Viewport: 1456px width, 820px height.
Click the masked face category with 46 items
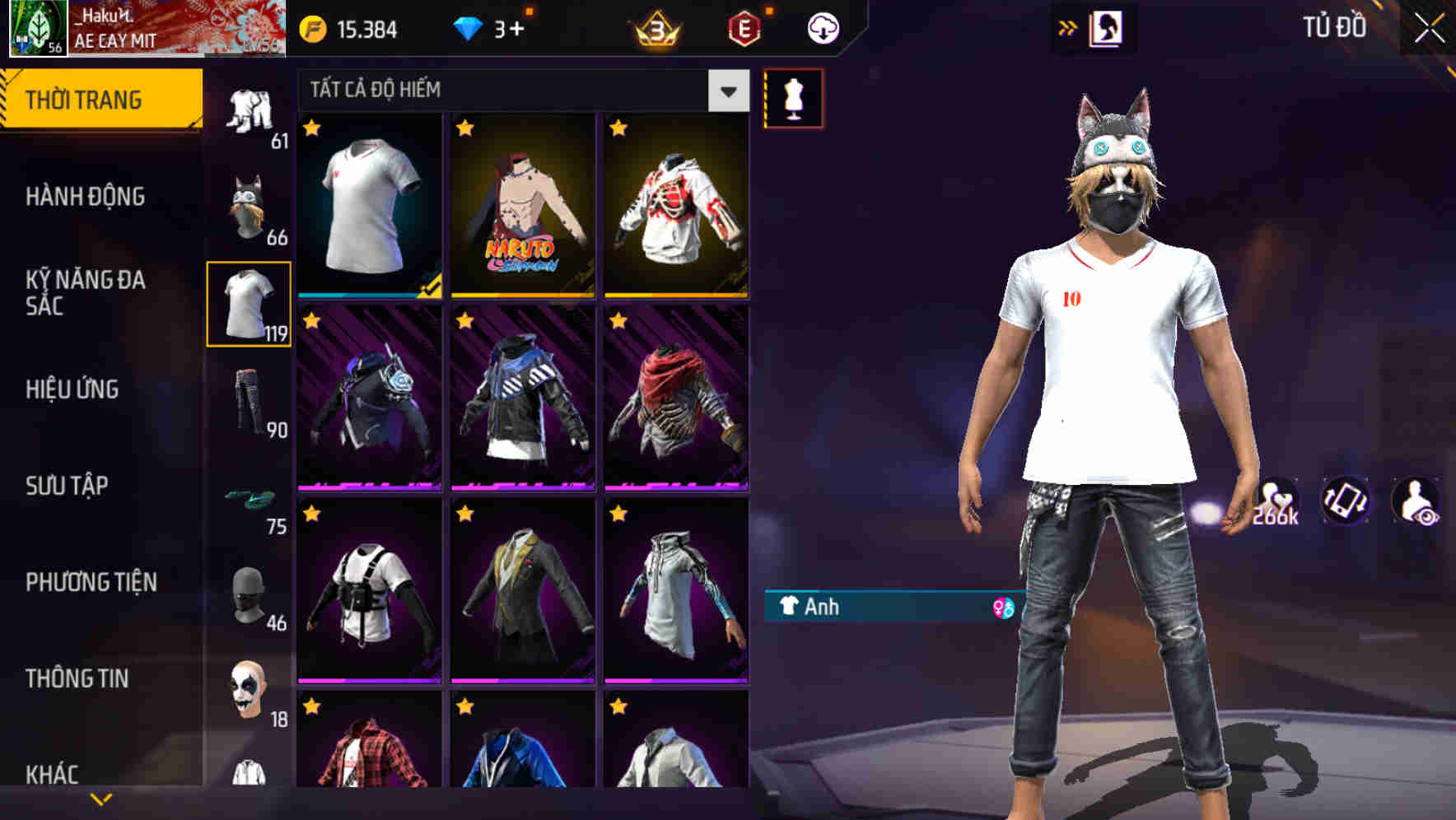pos(247,596)
